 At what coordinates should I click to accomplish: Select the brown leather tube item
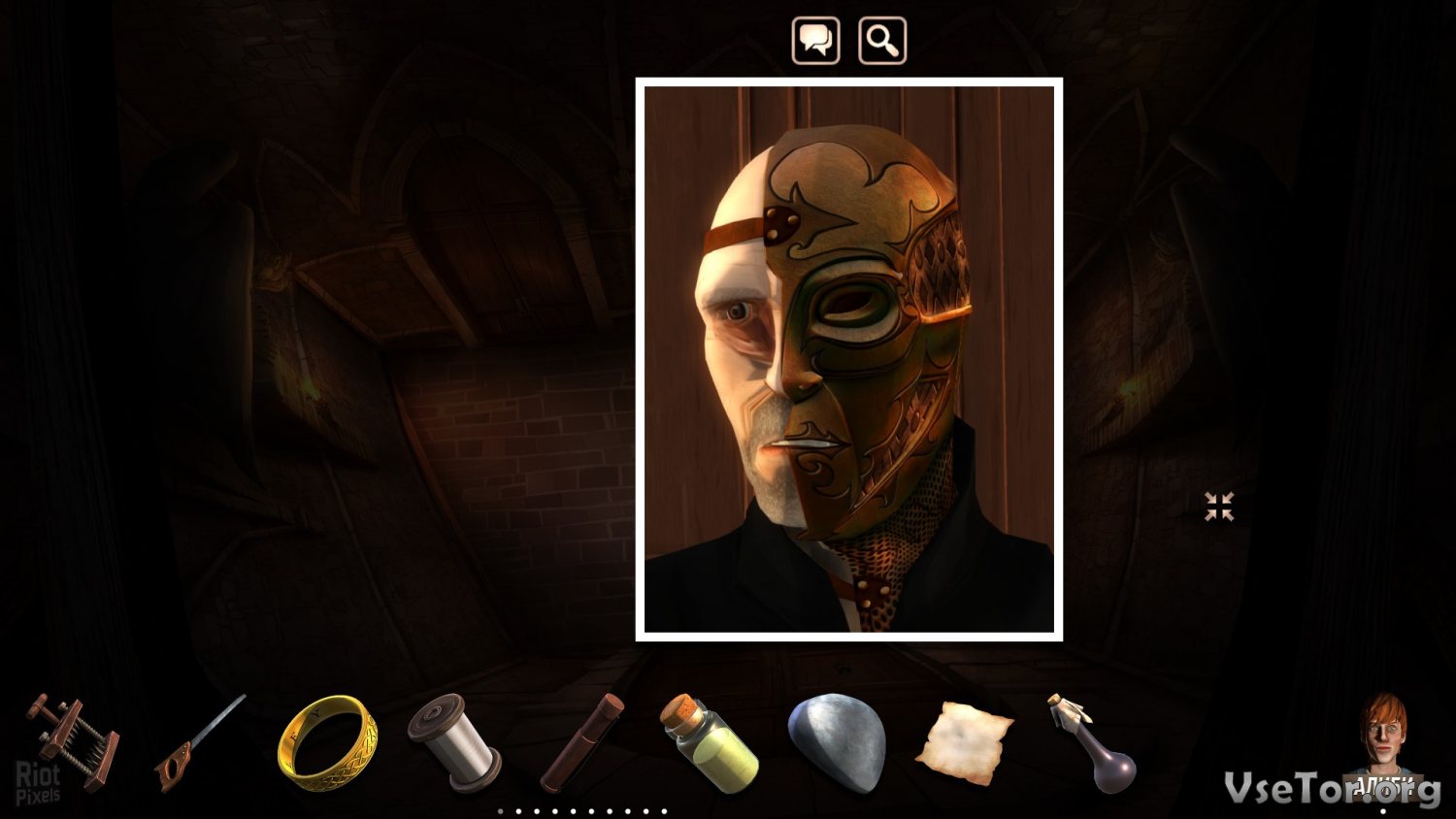[x=581, y=743]
